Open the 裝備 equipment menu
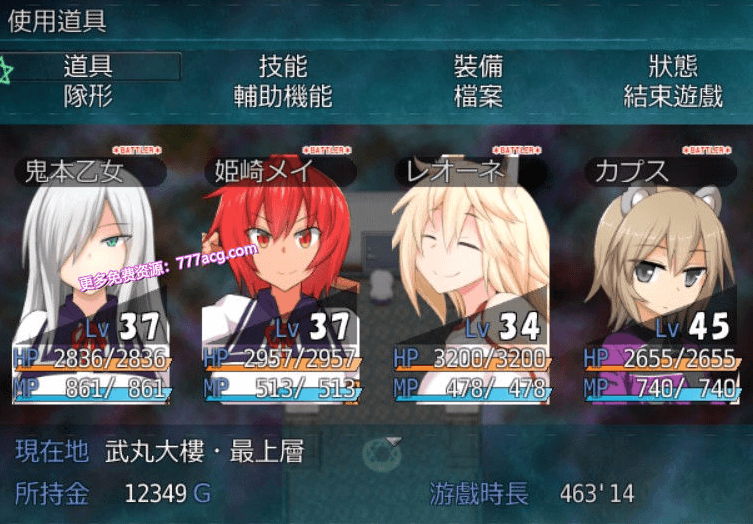Image resolution: width=753 pixels, height=524 pixels. pos(478,67)
